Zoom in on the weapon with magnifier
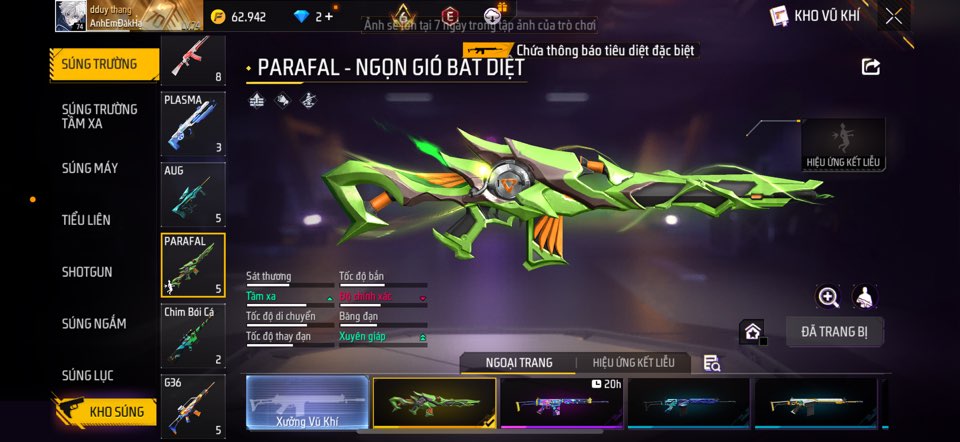The image size is (960, 442). pyautogui.click(x=828, y=297)
